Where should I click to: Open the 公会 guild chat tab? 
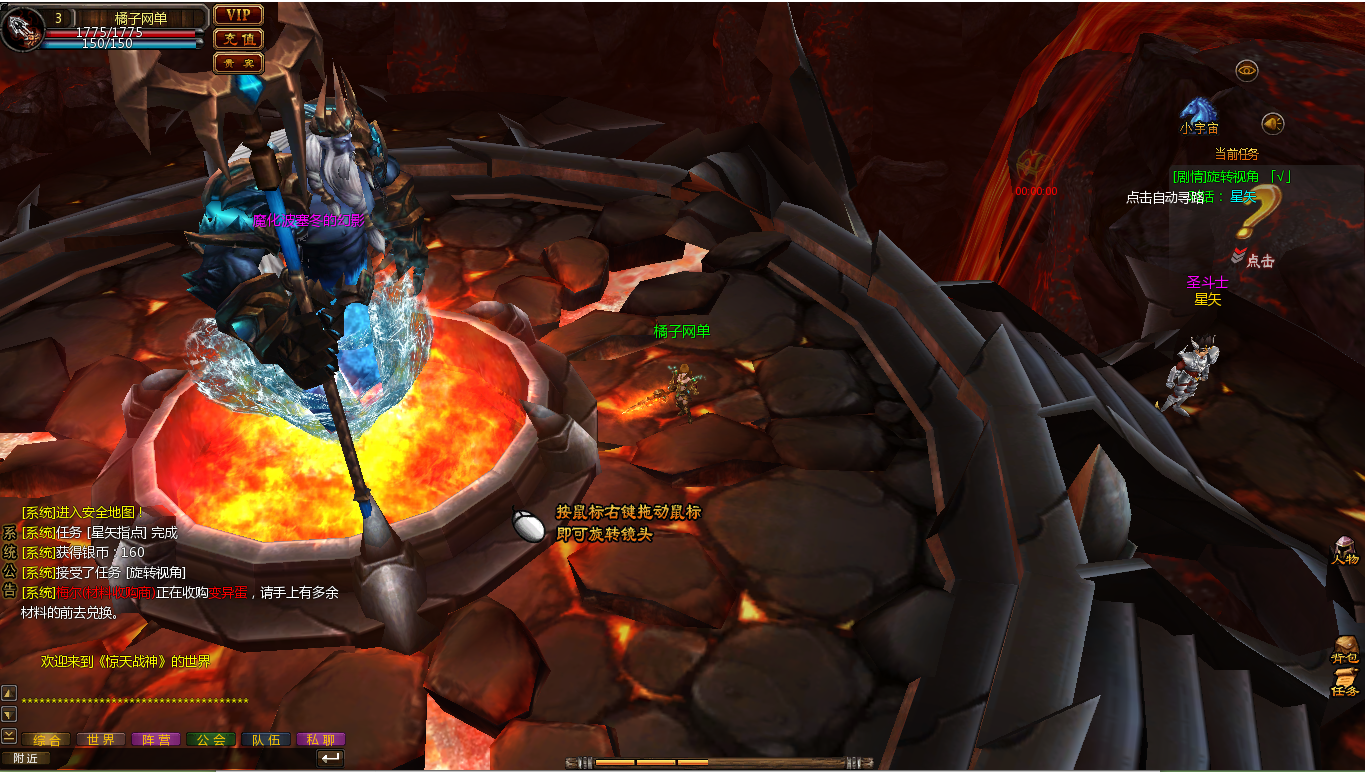pos(211,740)
